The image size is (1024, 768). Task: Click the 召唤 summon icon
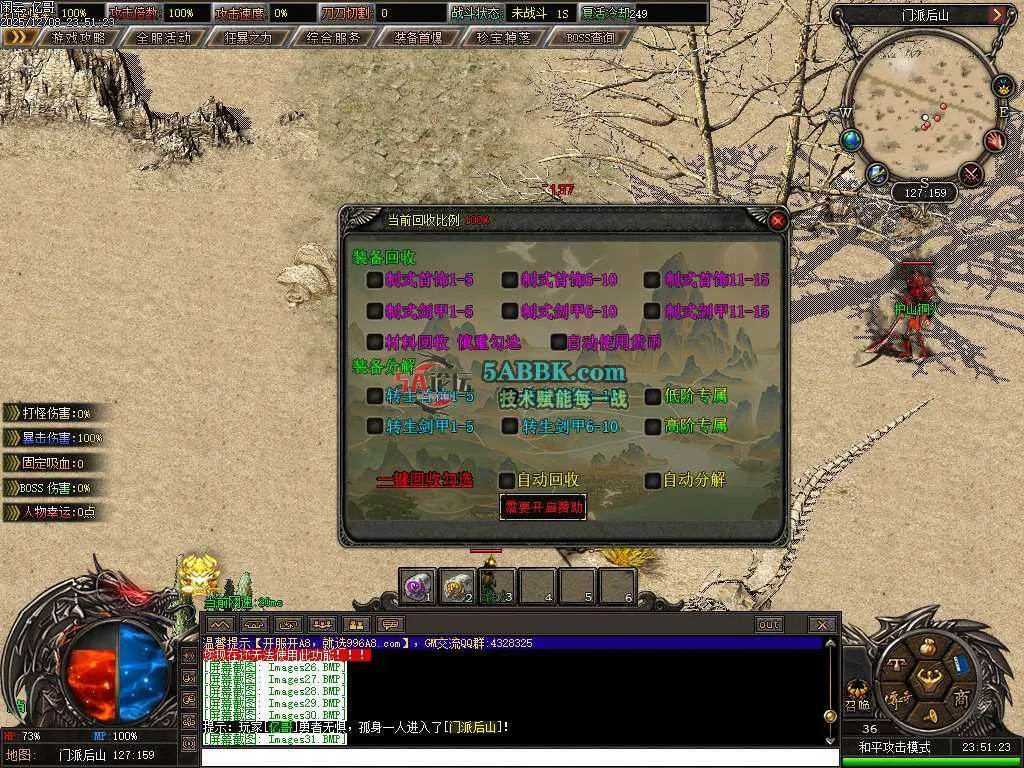click(858, 692)
